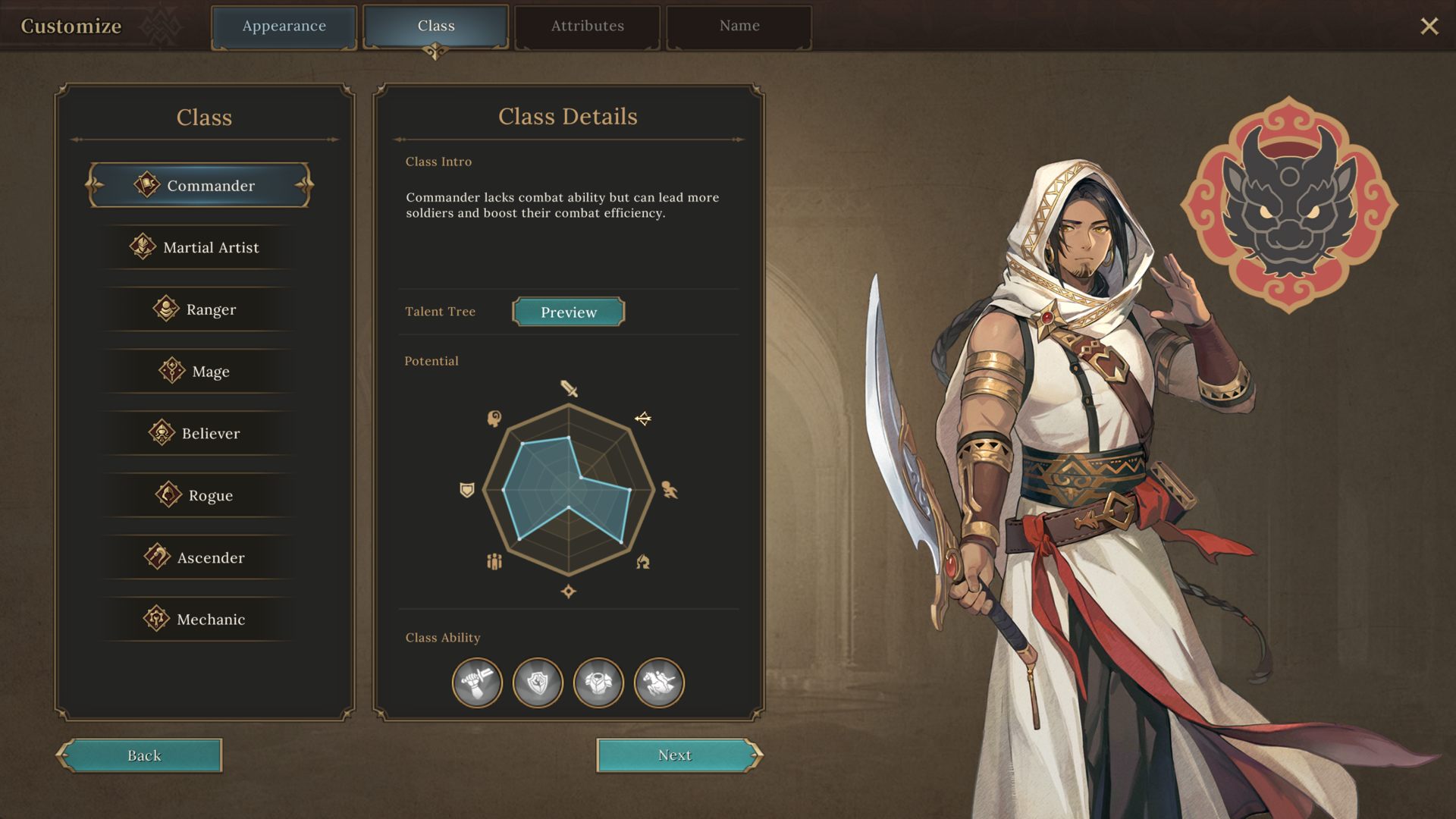Preview the Talent Tree

(569, 312)
